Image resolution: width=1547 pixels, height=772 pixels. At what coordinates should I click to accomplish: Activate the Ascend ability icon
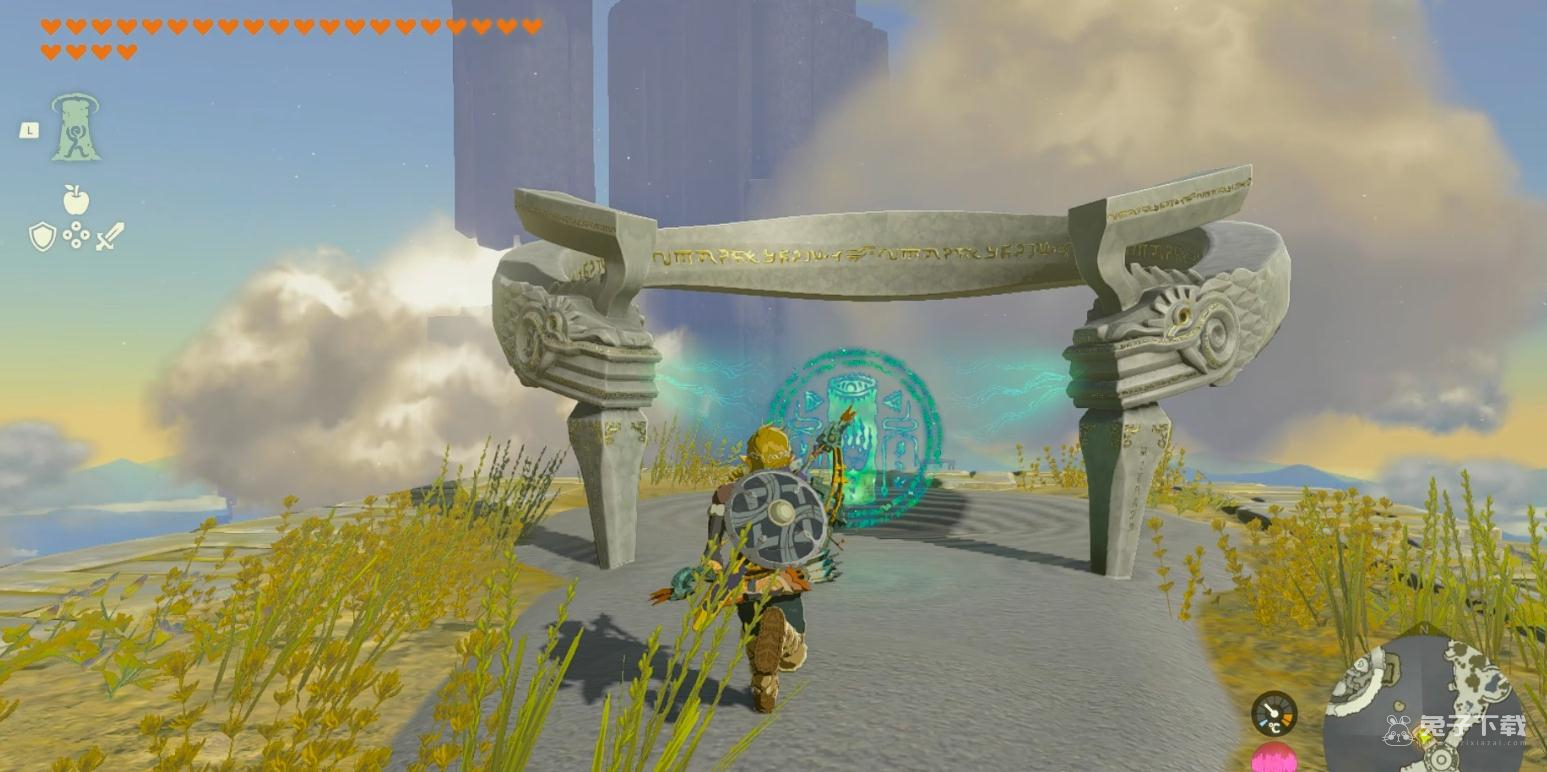coord(76,127)
